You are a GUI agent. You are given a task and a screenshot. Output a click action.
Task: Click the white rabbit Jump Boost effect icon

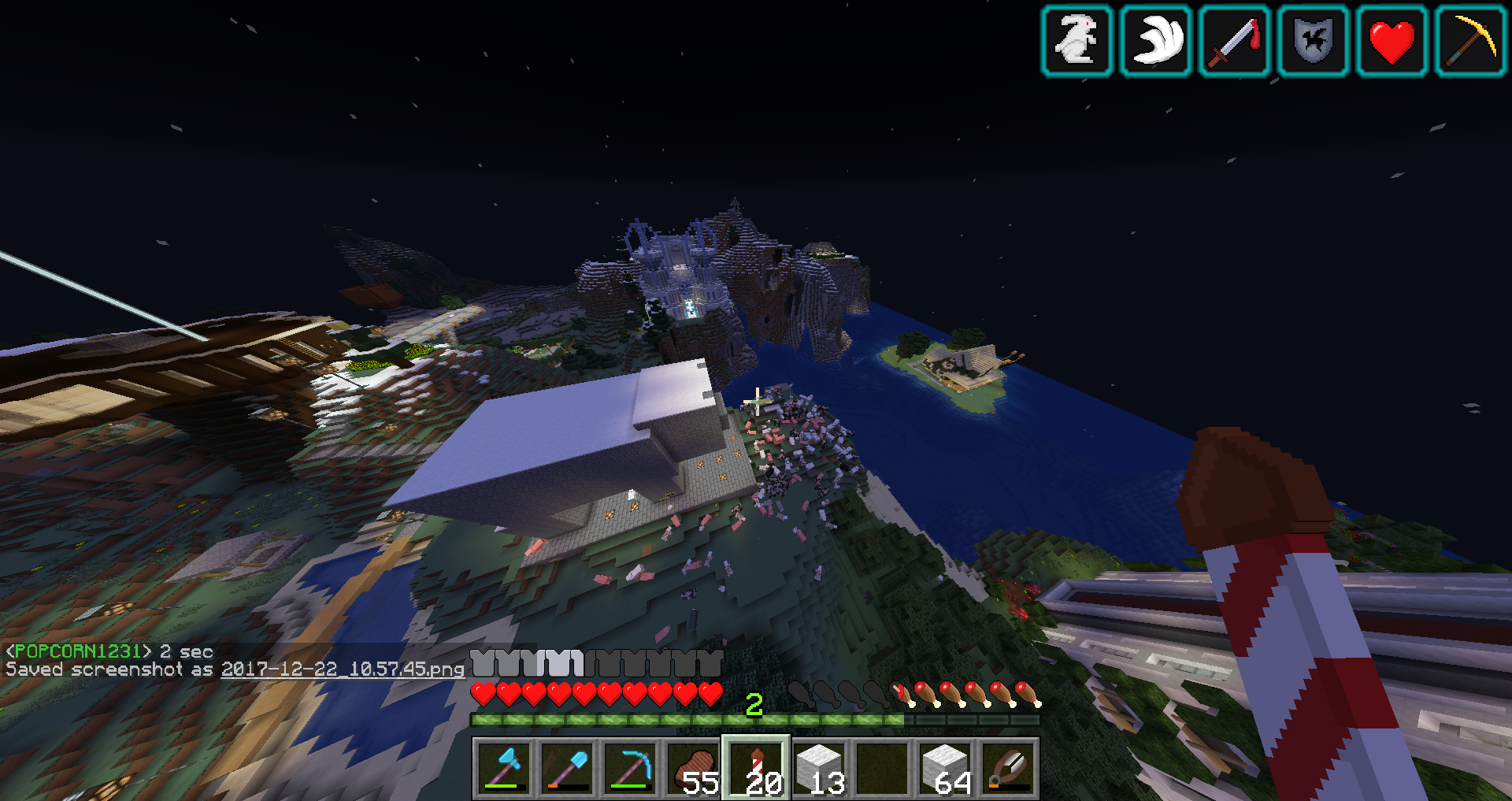1077,41
